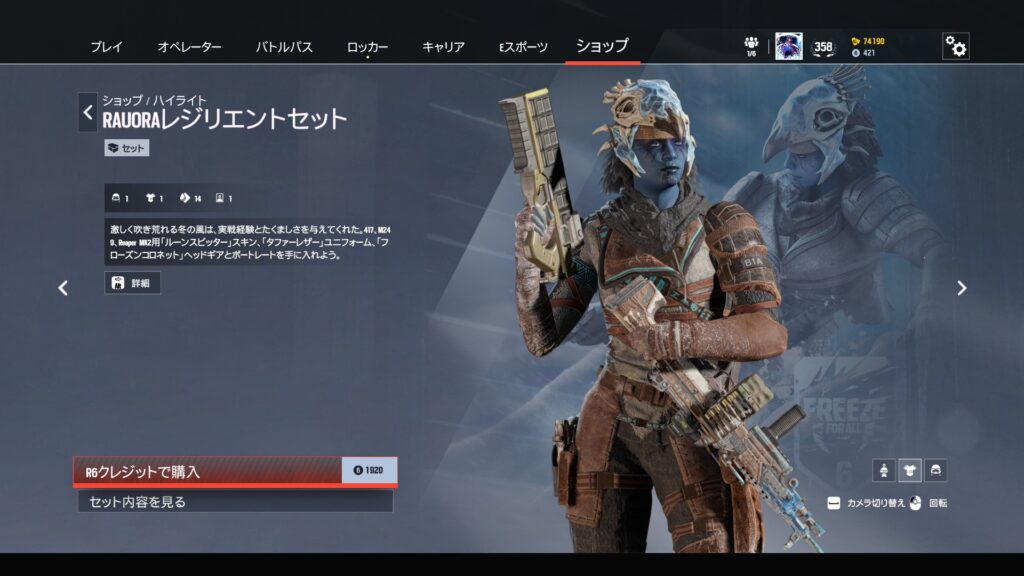Show the previous shop item

click(x=63, y=288)
